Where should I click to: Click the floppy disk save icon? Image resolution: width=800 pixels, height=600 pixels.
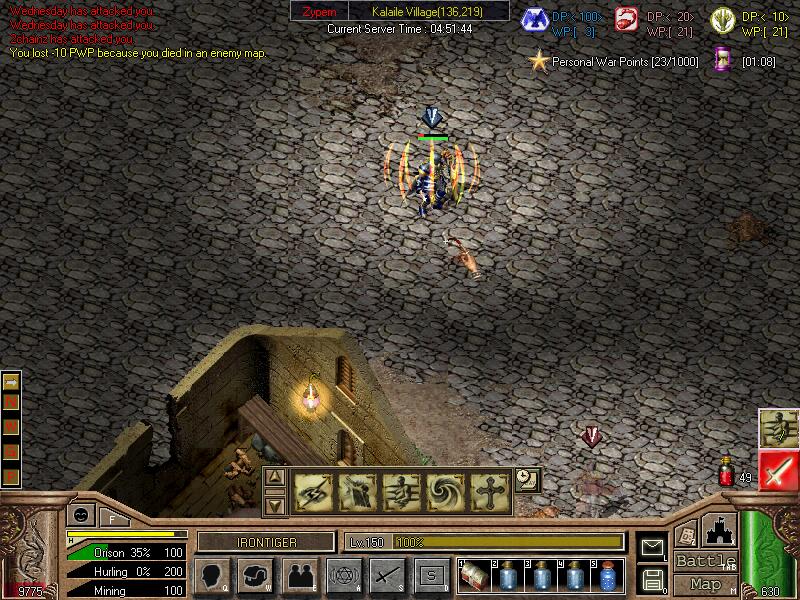pyautogui.click(x=652, y=578)
